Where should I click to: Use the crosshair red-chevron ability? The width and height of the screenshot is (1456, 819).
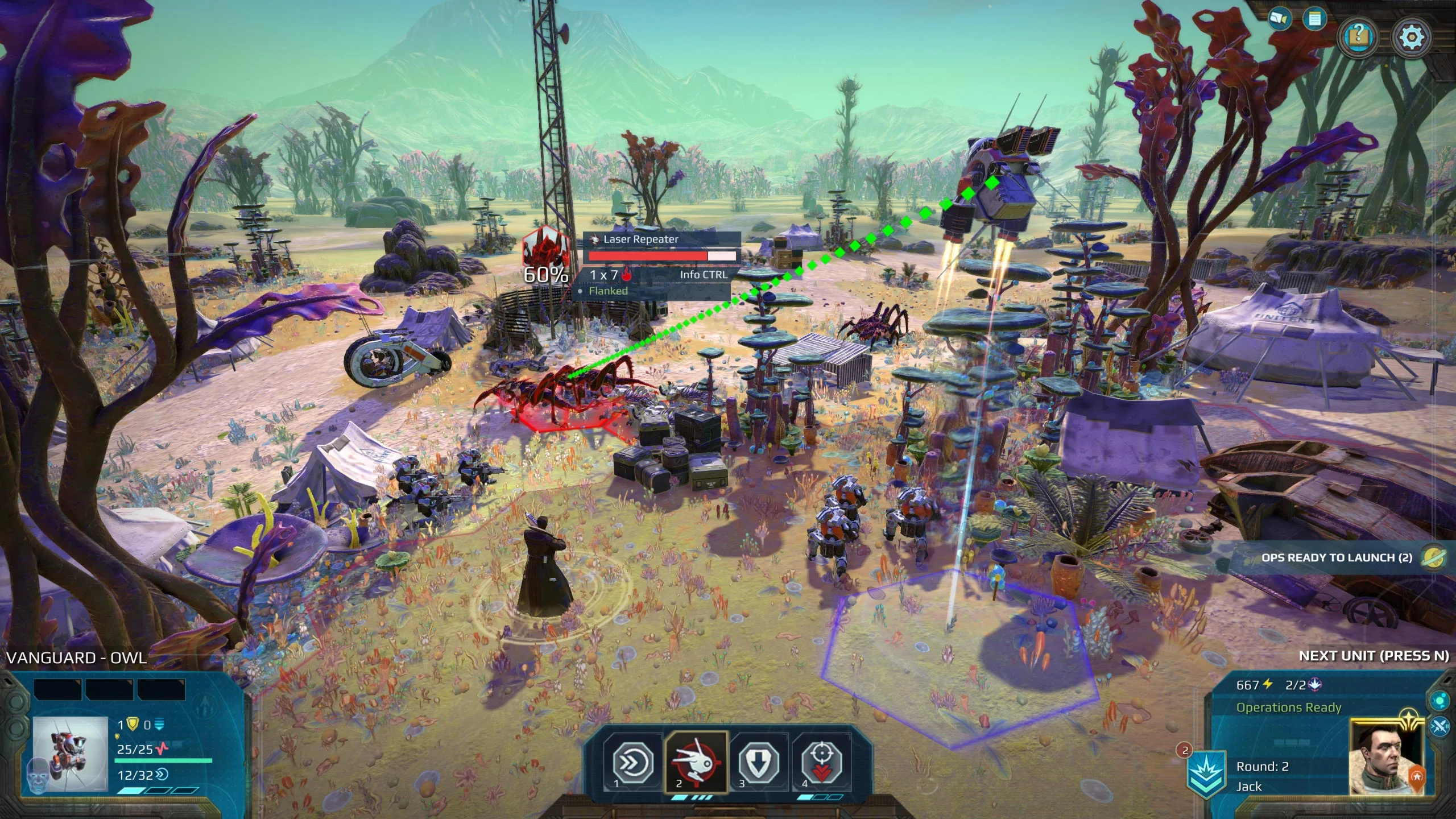821,762
